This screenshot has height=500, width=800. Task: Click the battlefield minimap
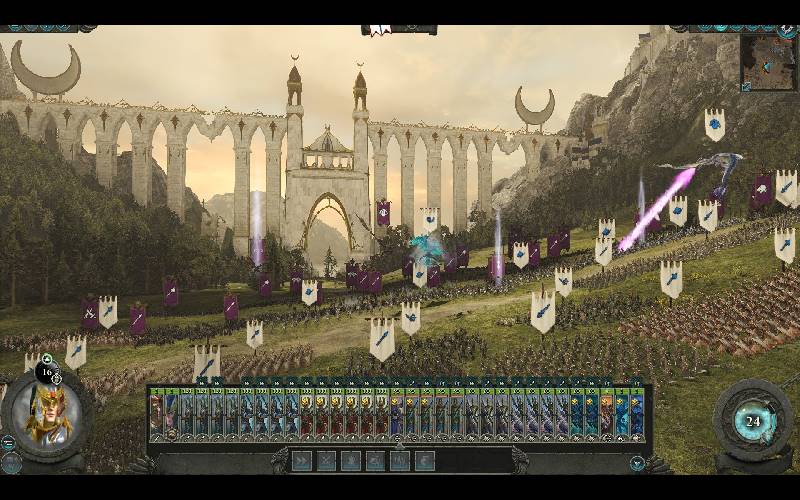tap(768, 62)
